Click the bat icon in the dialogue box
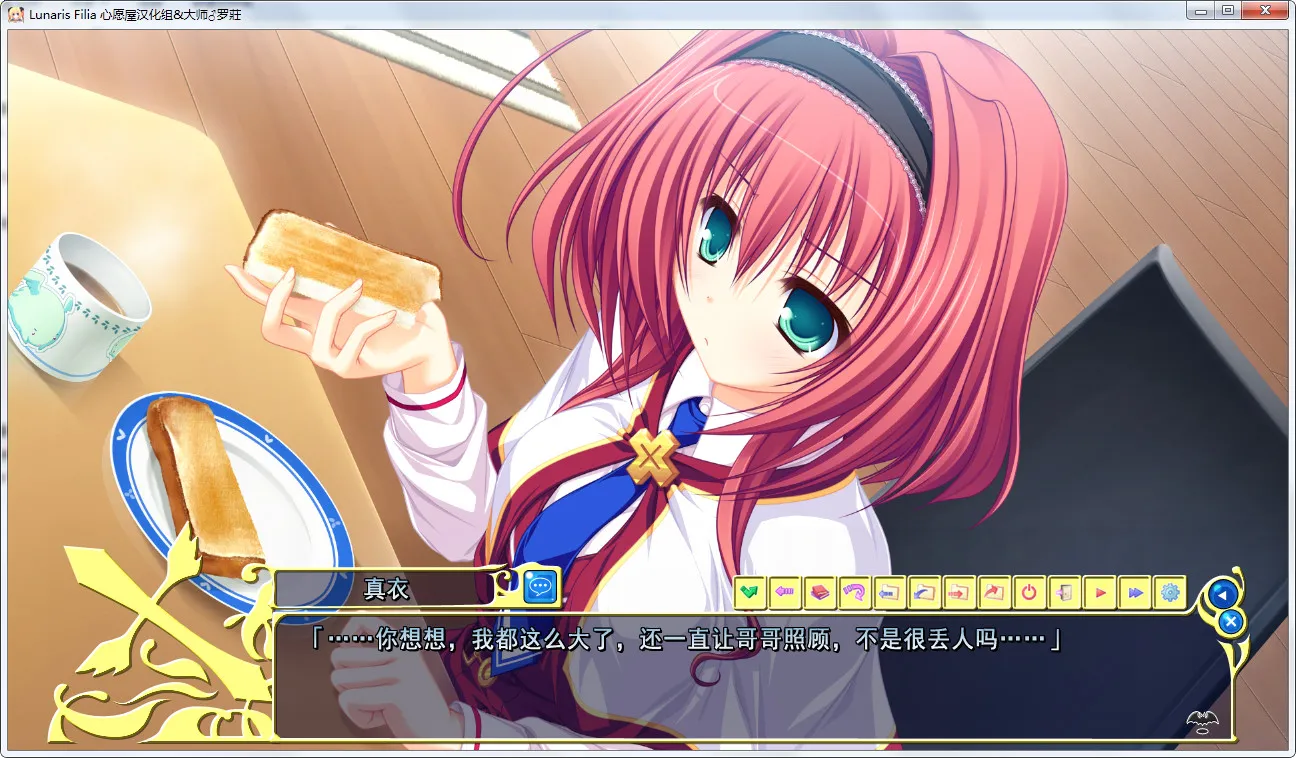Image resolution: width=1296 pixels, height=758 pixels. 1201,719
